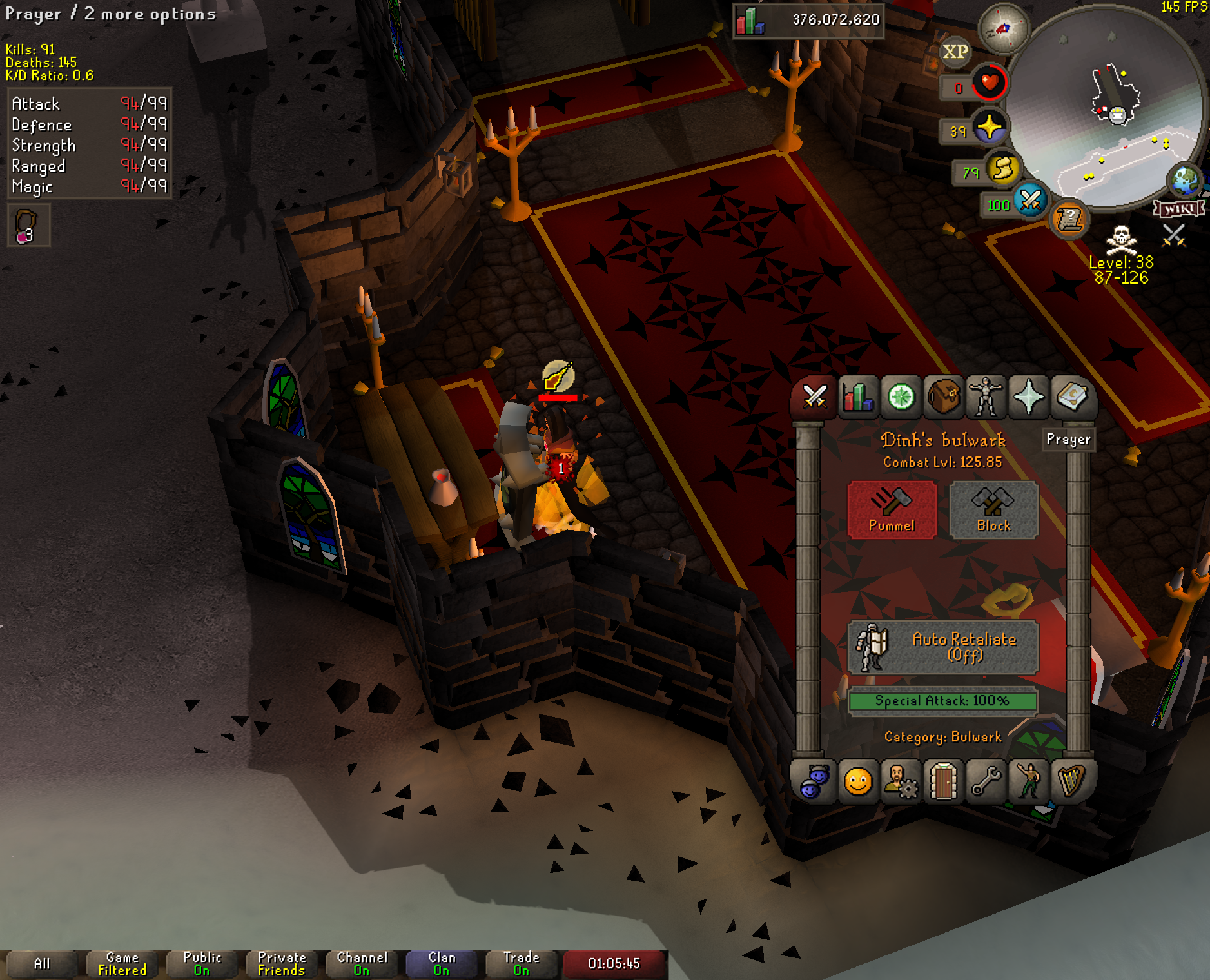
Task: Toggle Auto Retaliate on
Action: [942, 647]
